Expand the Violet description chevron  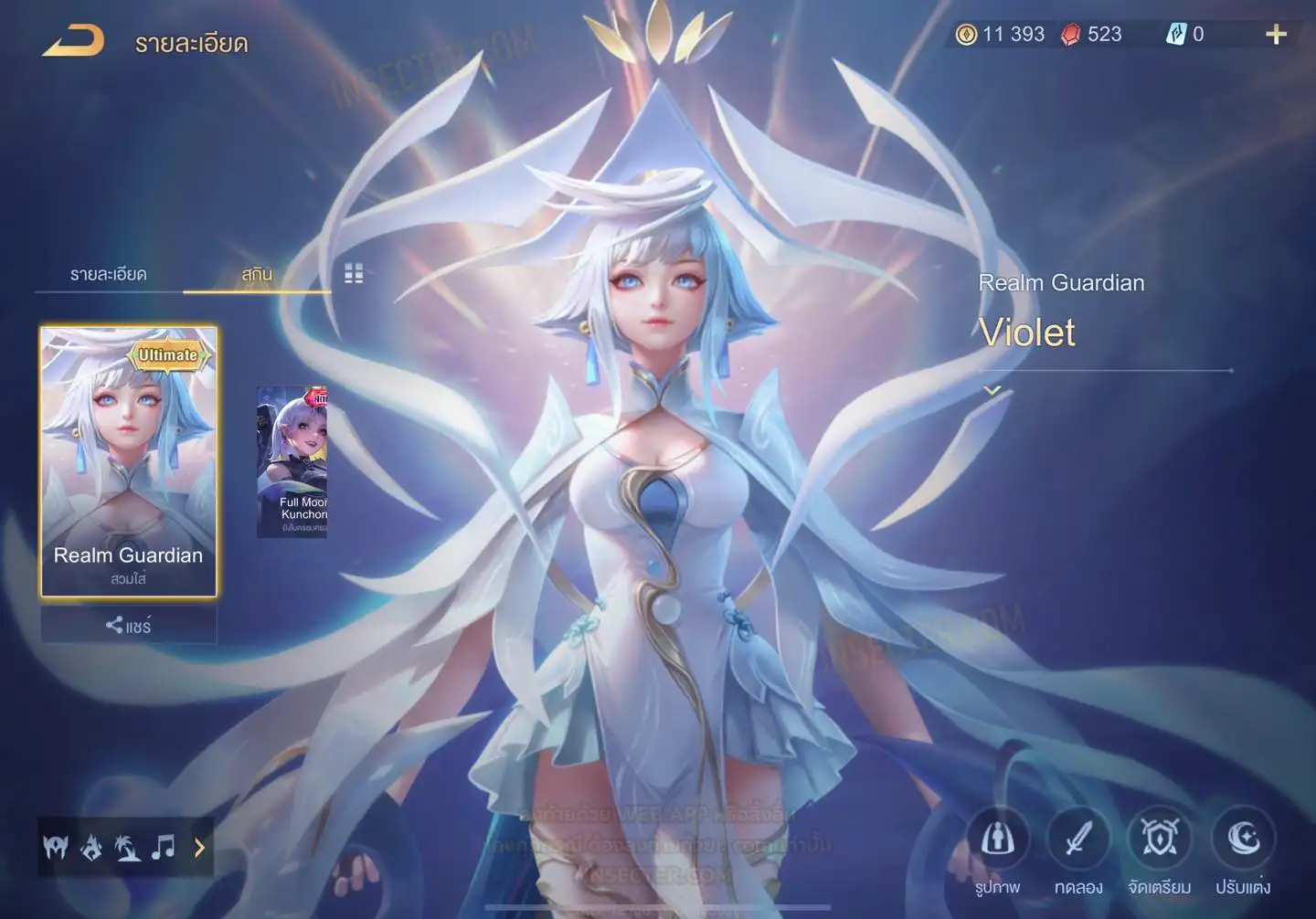(992, 391)
